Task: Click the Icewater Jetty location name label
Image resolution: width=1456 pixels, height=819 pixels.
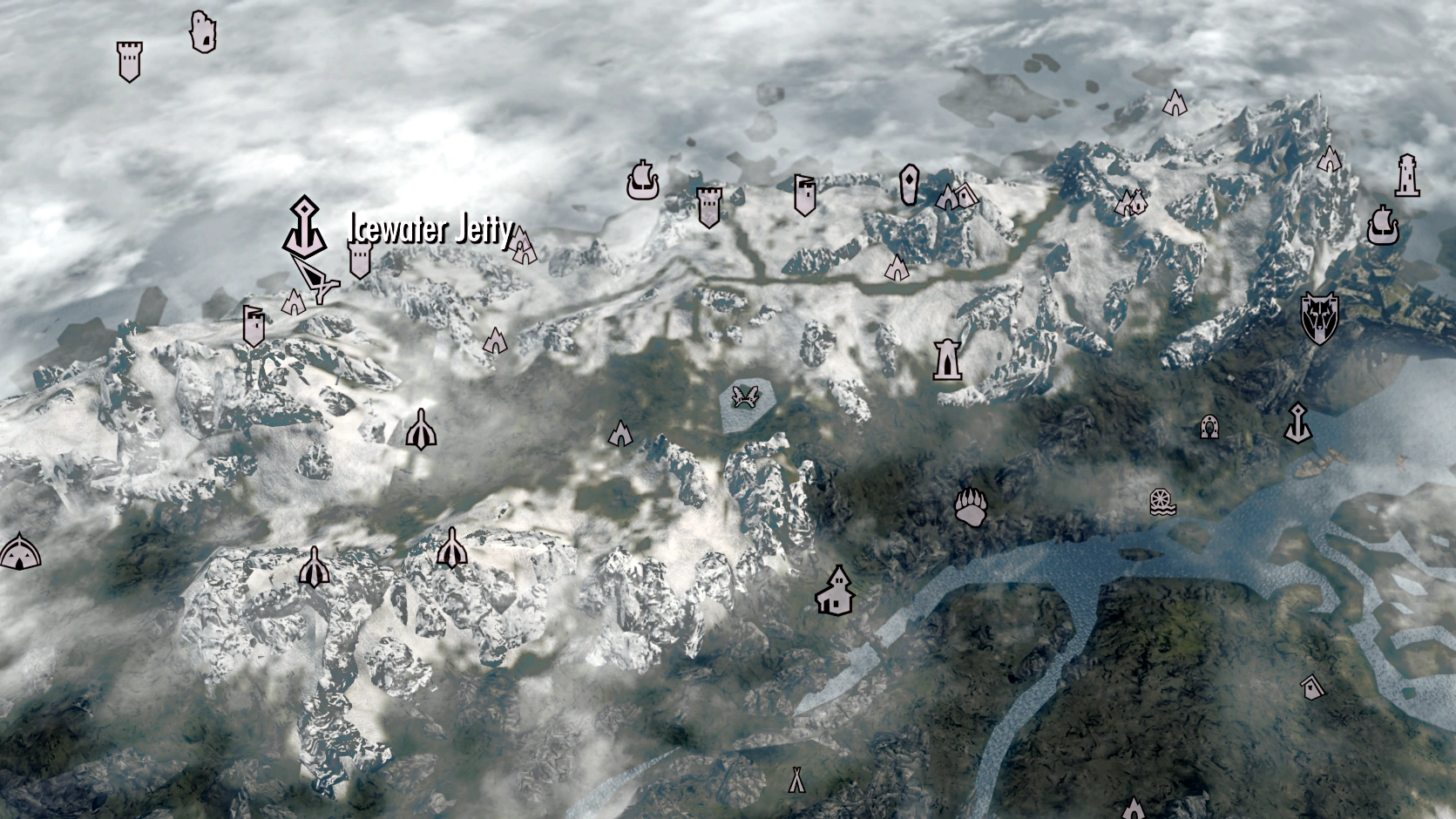Action: (x=429, y=231)
